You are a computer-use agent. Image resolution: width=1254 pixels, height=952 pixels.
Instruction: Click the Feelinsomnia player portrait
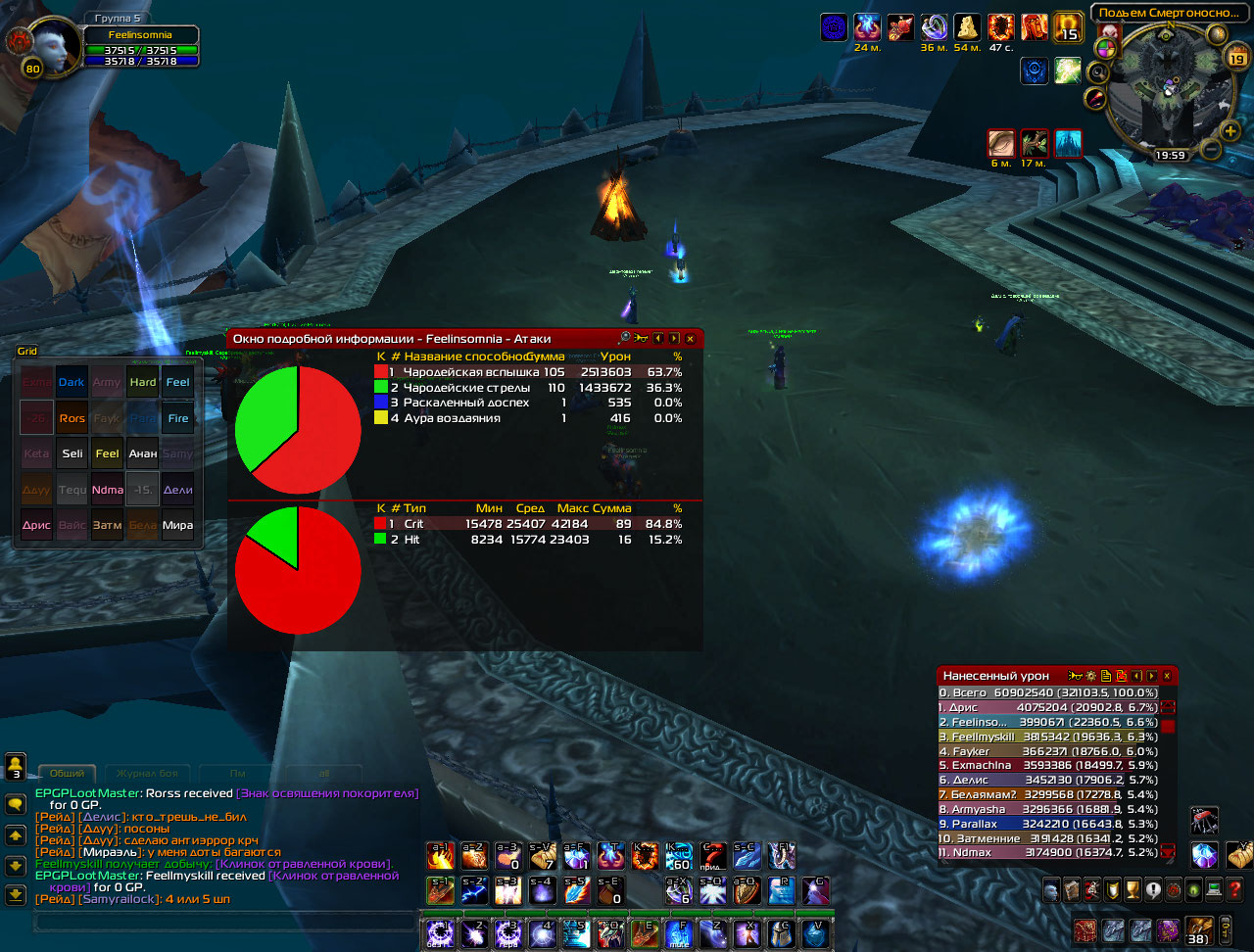coord(49,48)
